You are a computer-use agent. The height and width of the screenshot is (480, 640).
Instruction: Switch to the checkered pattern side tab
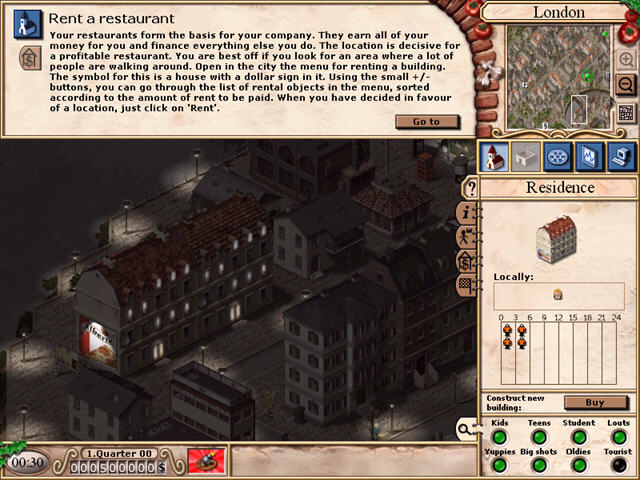pos(466,284)
